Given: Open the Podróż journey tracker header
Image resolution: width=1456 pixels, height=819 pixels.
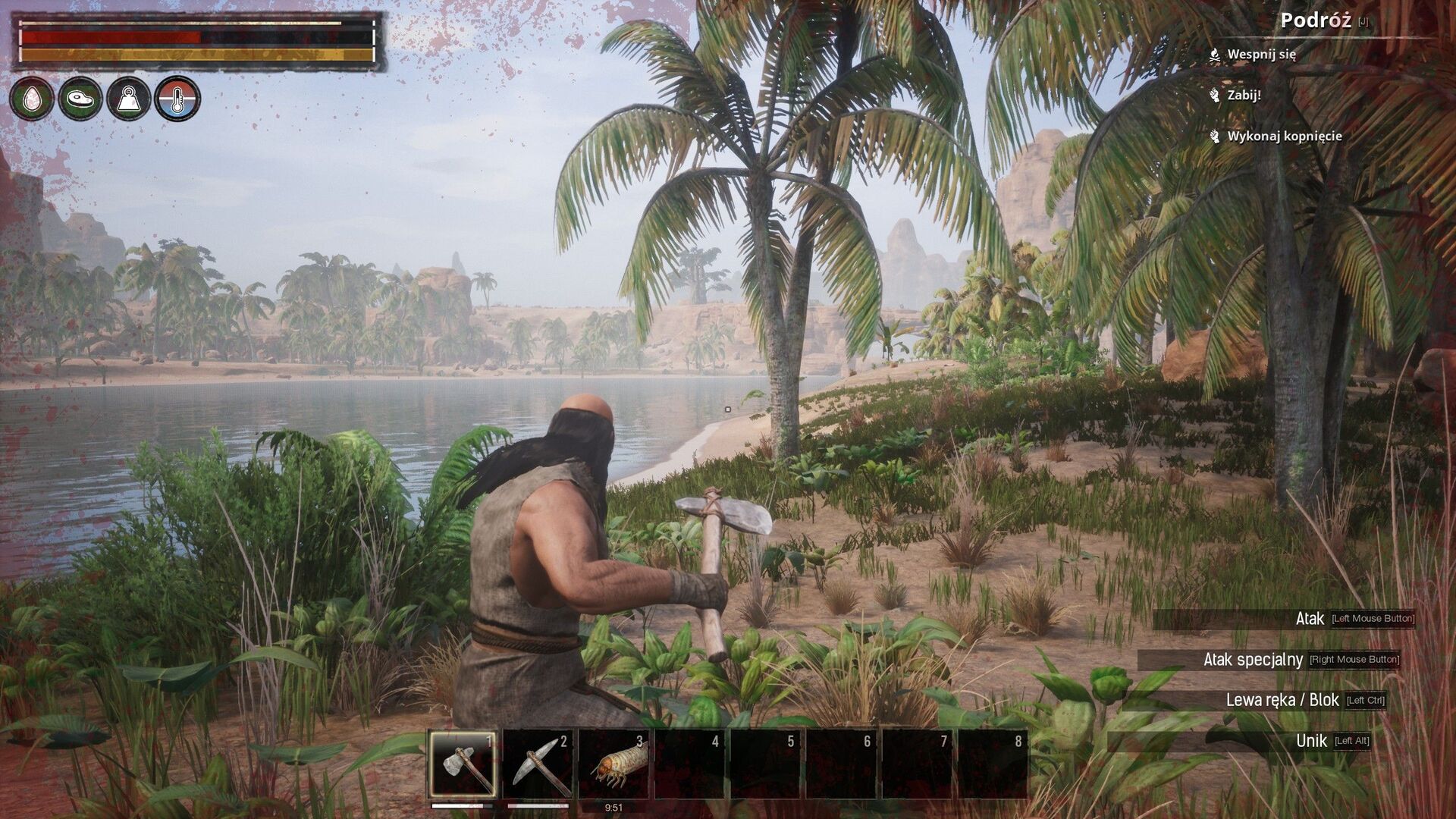Looking at the screenshot, I should [1315, 21].
